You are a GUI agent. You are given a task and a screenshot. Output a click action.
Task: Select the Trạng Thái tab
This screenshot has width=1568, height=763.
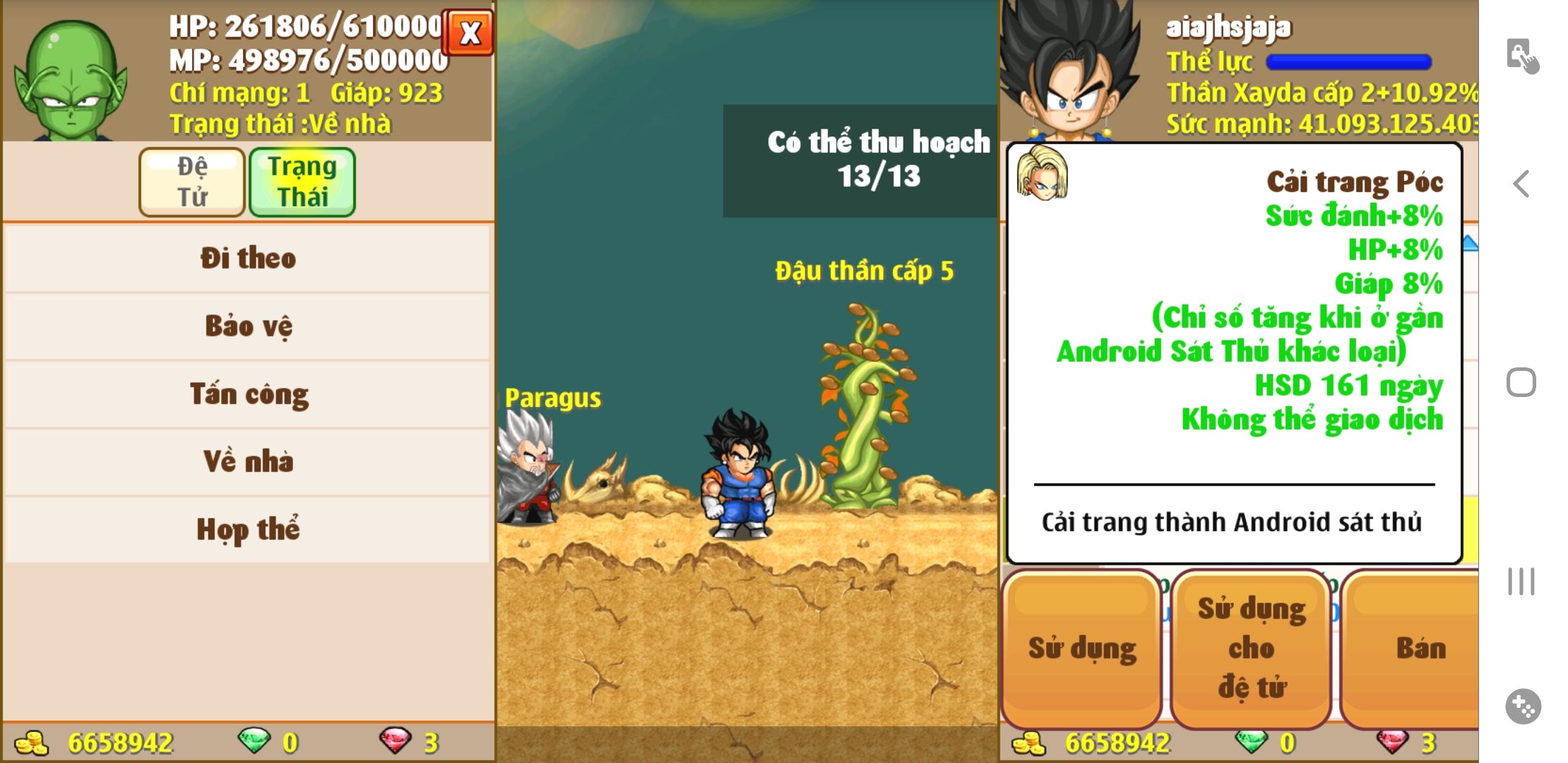(x=302, y=182)
